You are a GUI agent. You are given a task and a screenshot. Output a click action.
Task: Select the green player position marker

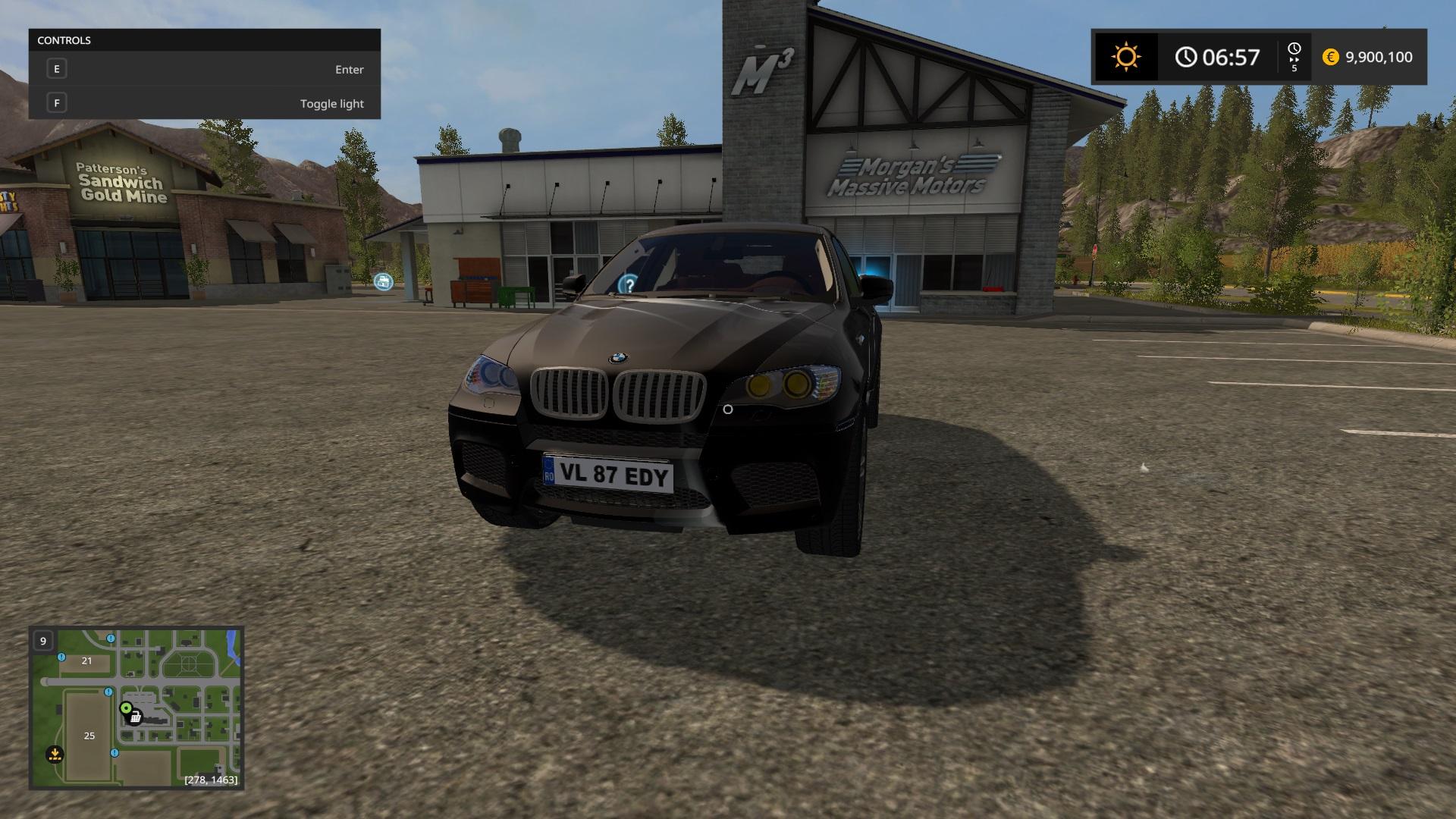(126, 708)
